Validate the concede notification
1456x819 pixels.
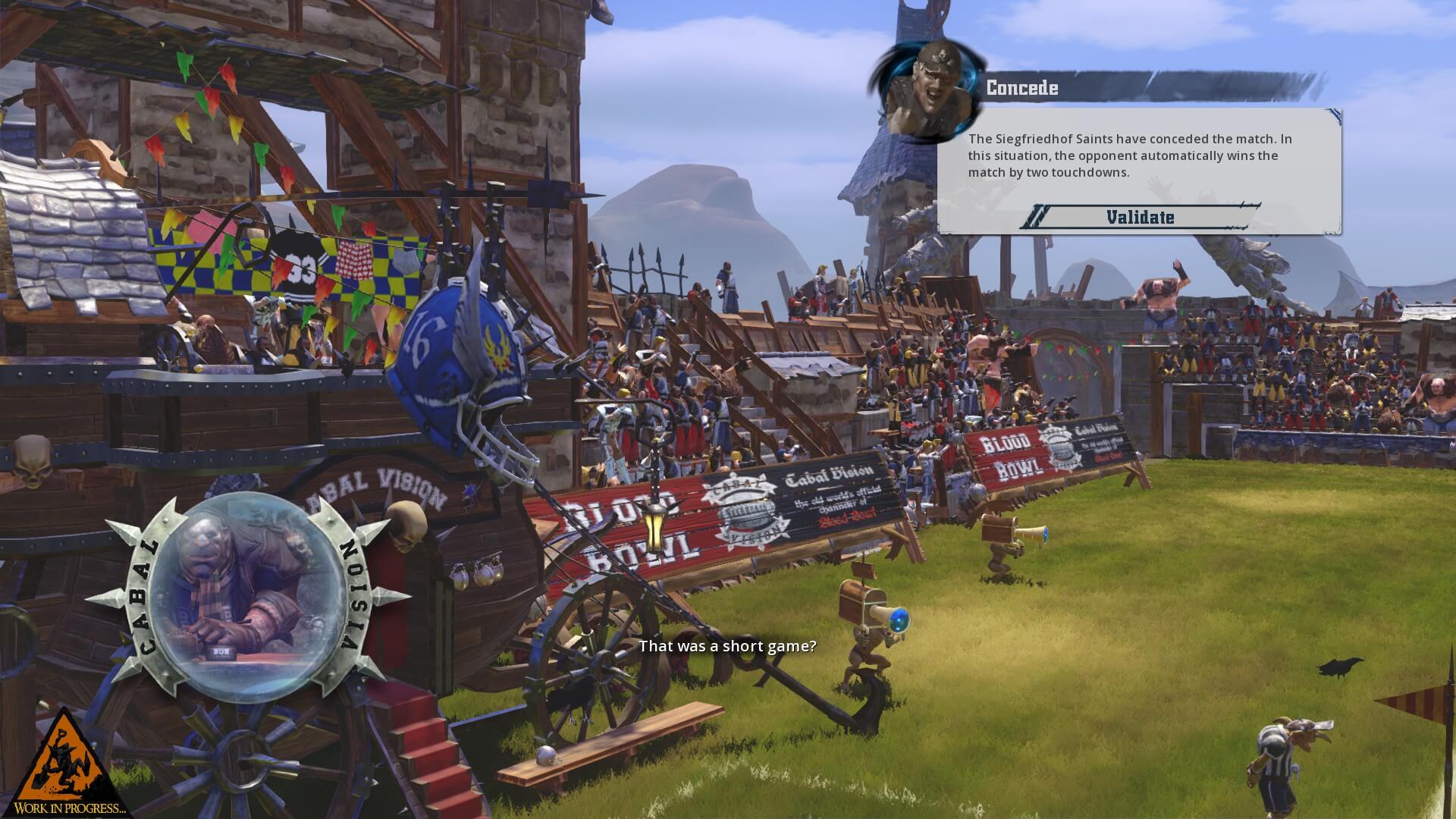[1140, 217]
